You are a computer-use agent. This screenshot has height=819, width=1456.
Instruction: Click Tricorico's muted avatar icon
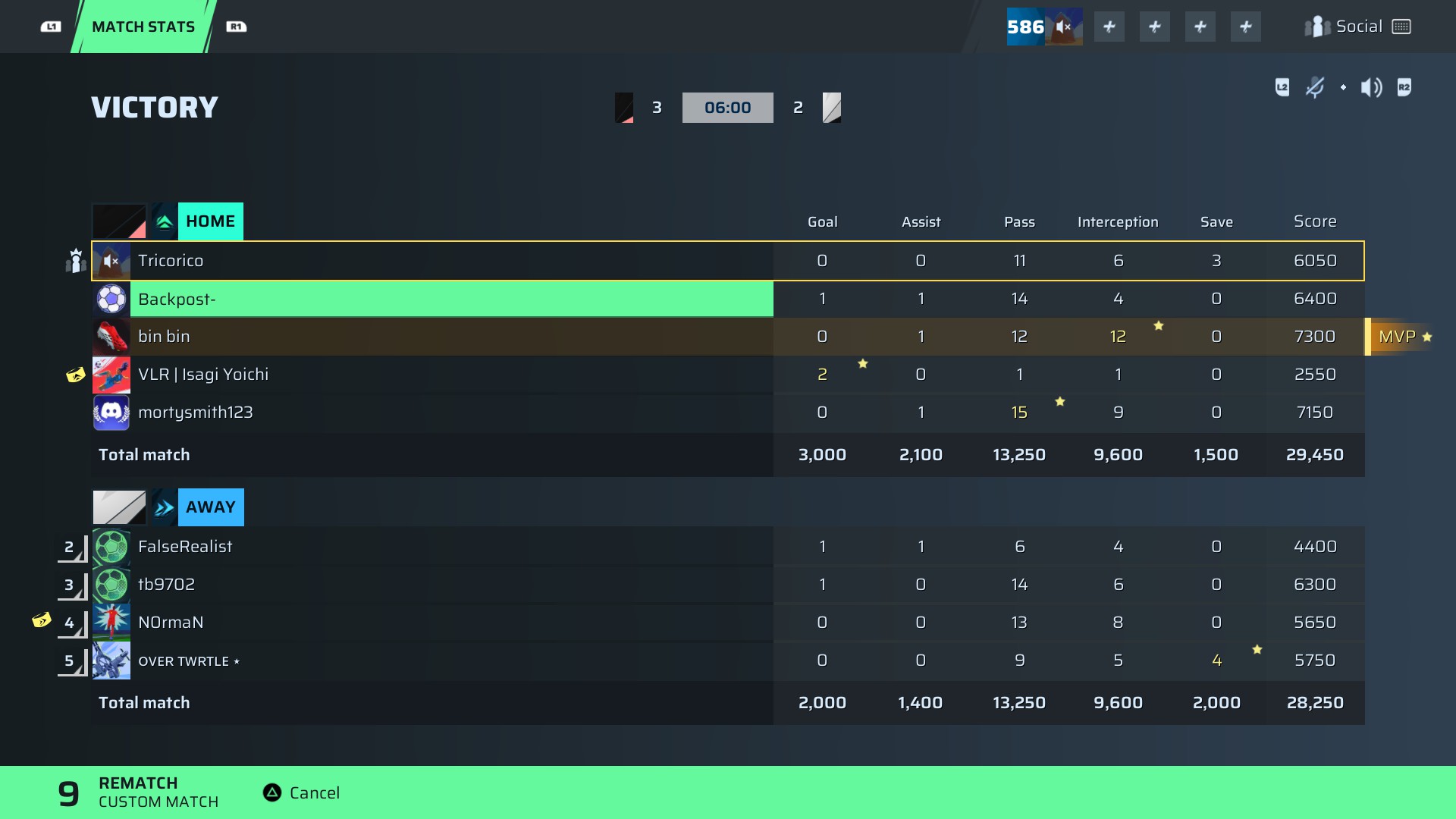pyautogui.click(x=111, y=261)
